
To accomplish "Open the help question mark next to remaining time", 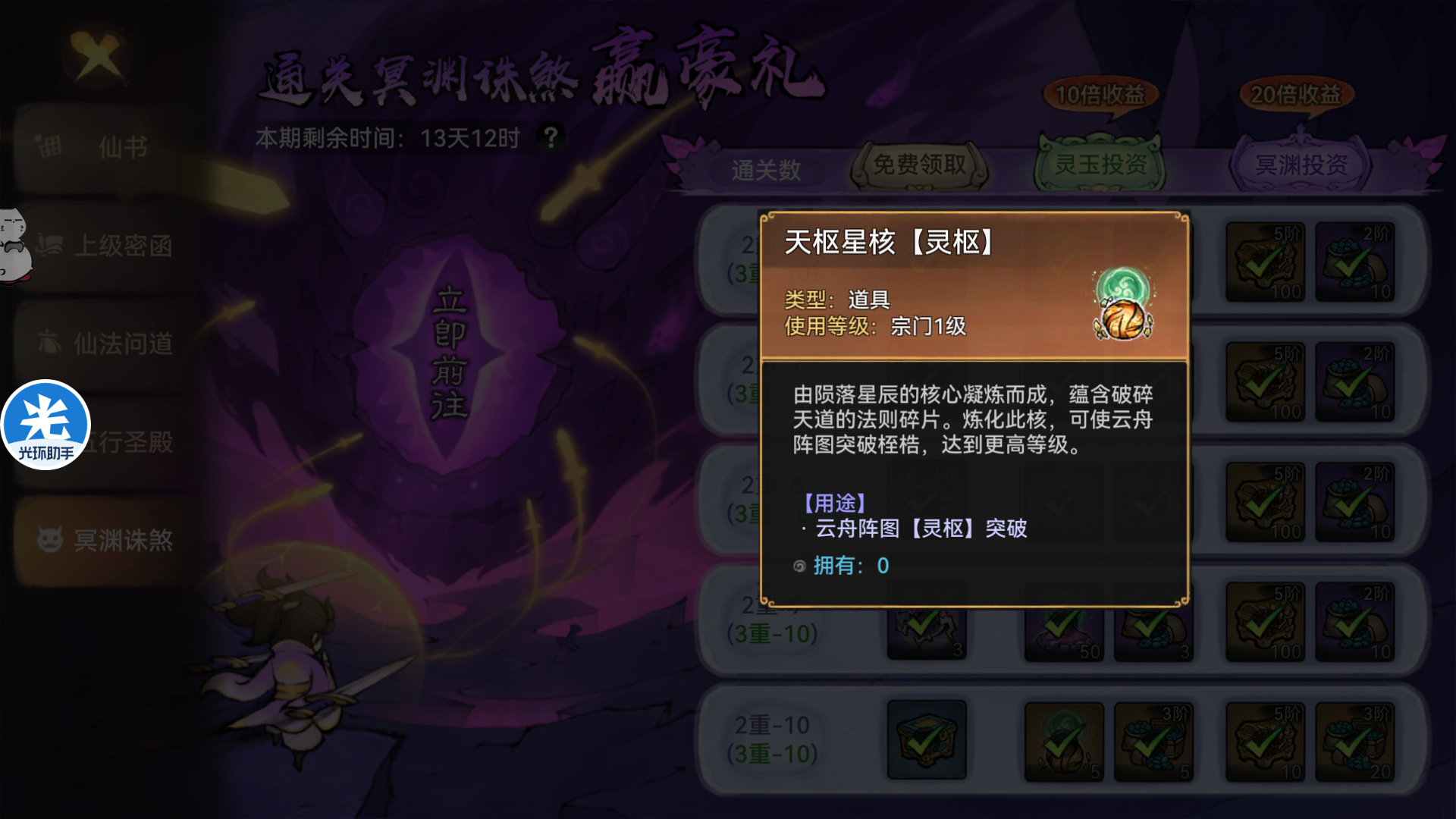I will (x=552, y=136).
